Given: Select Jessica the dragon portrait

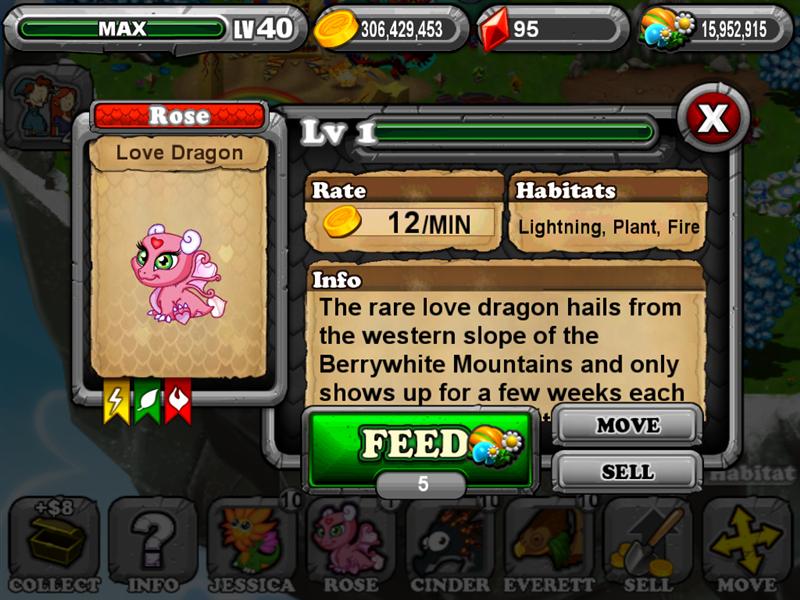Looking at the screenshot, I should (x=251, y=545).
